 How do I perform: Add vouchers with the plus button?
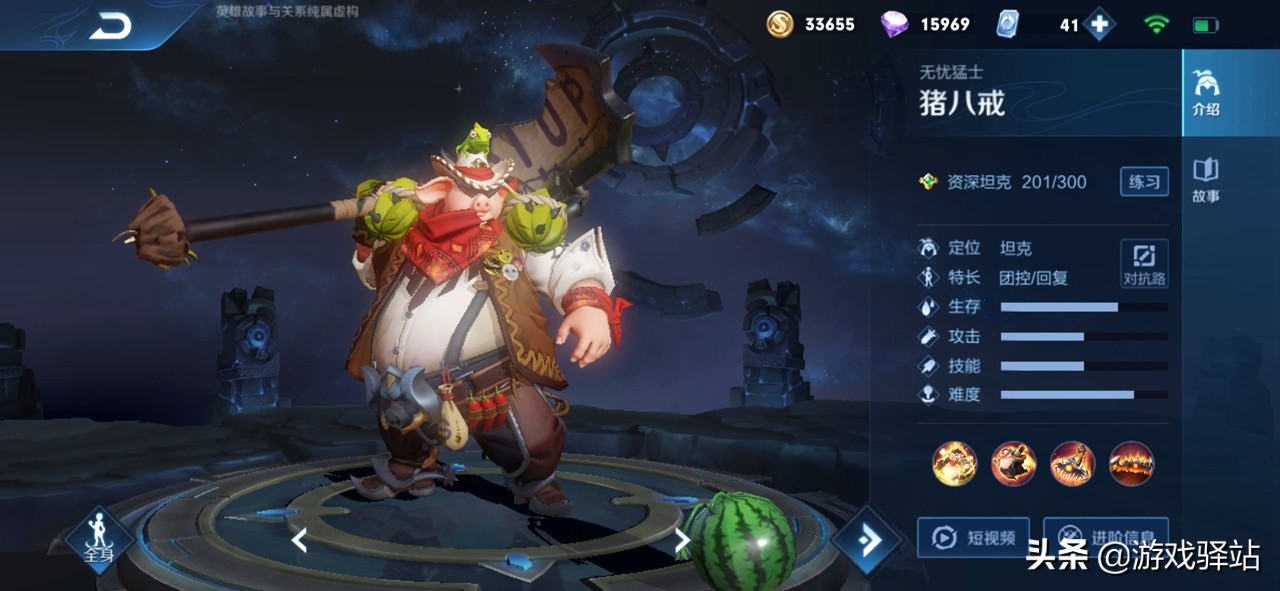1099,25
